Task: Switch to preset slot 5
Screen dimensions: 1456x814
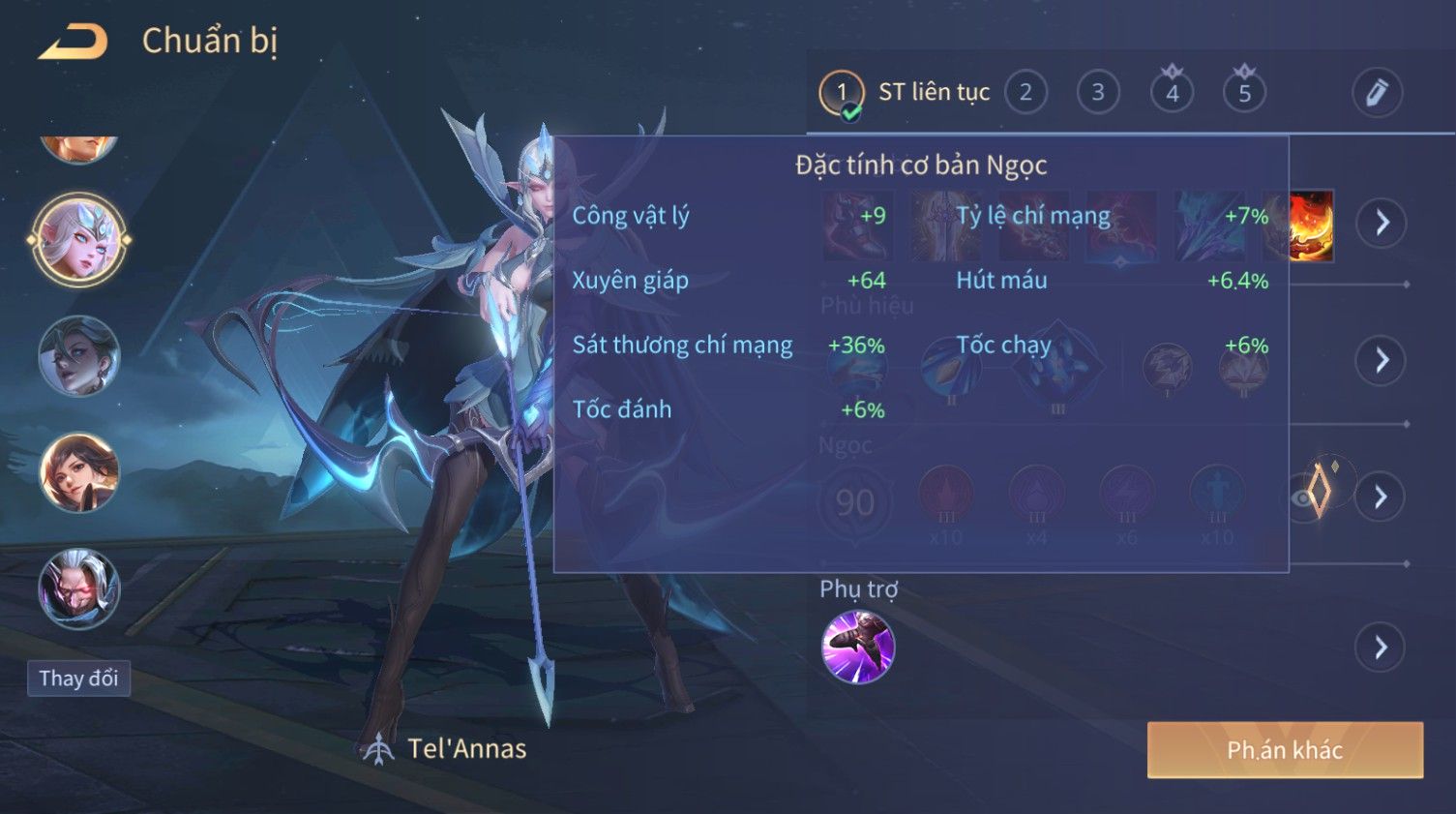Action: [x=1244, y=93]
